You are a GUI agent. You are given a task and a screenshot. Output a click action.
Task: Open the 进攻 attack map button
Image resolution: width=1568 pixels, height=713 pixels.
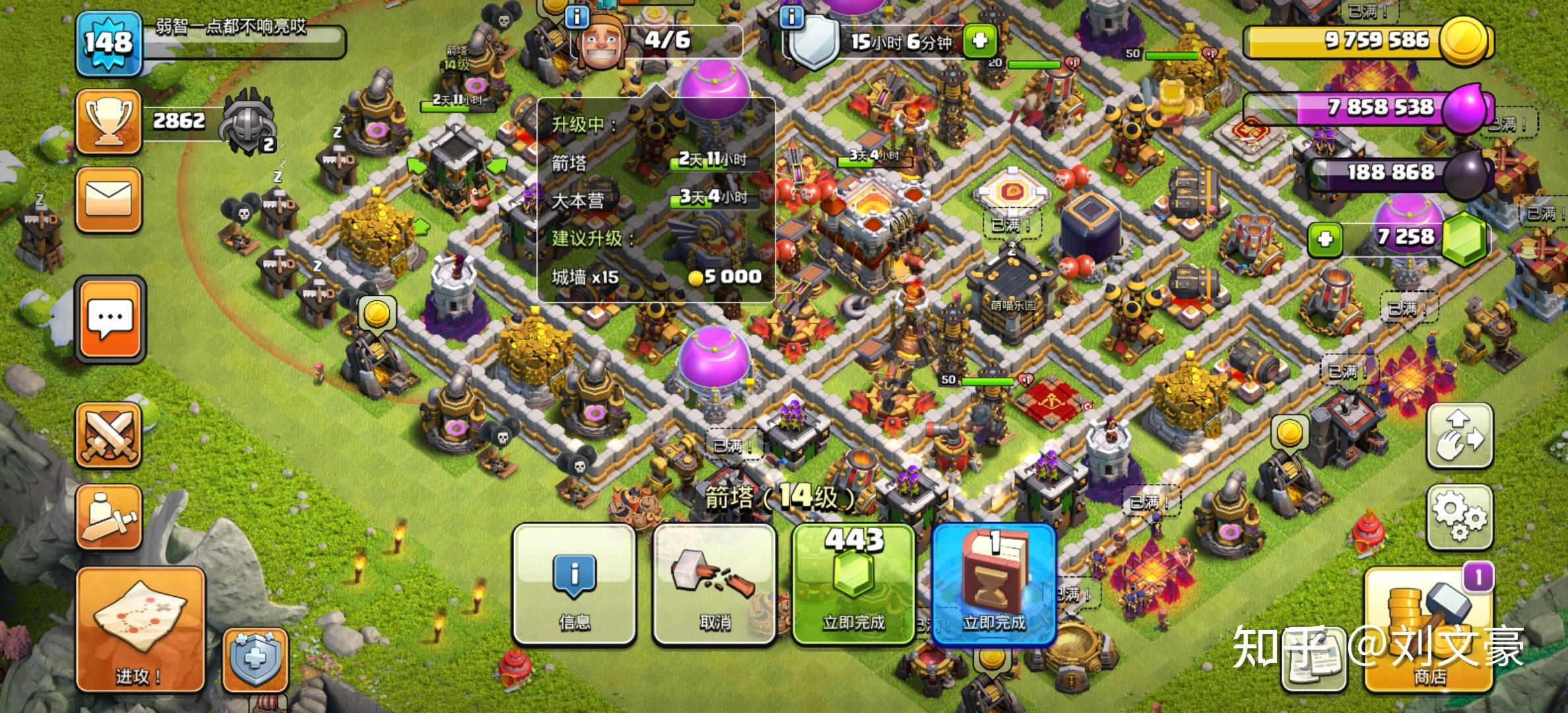(140, 630)
